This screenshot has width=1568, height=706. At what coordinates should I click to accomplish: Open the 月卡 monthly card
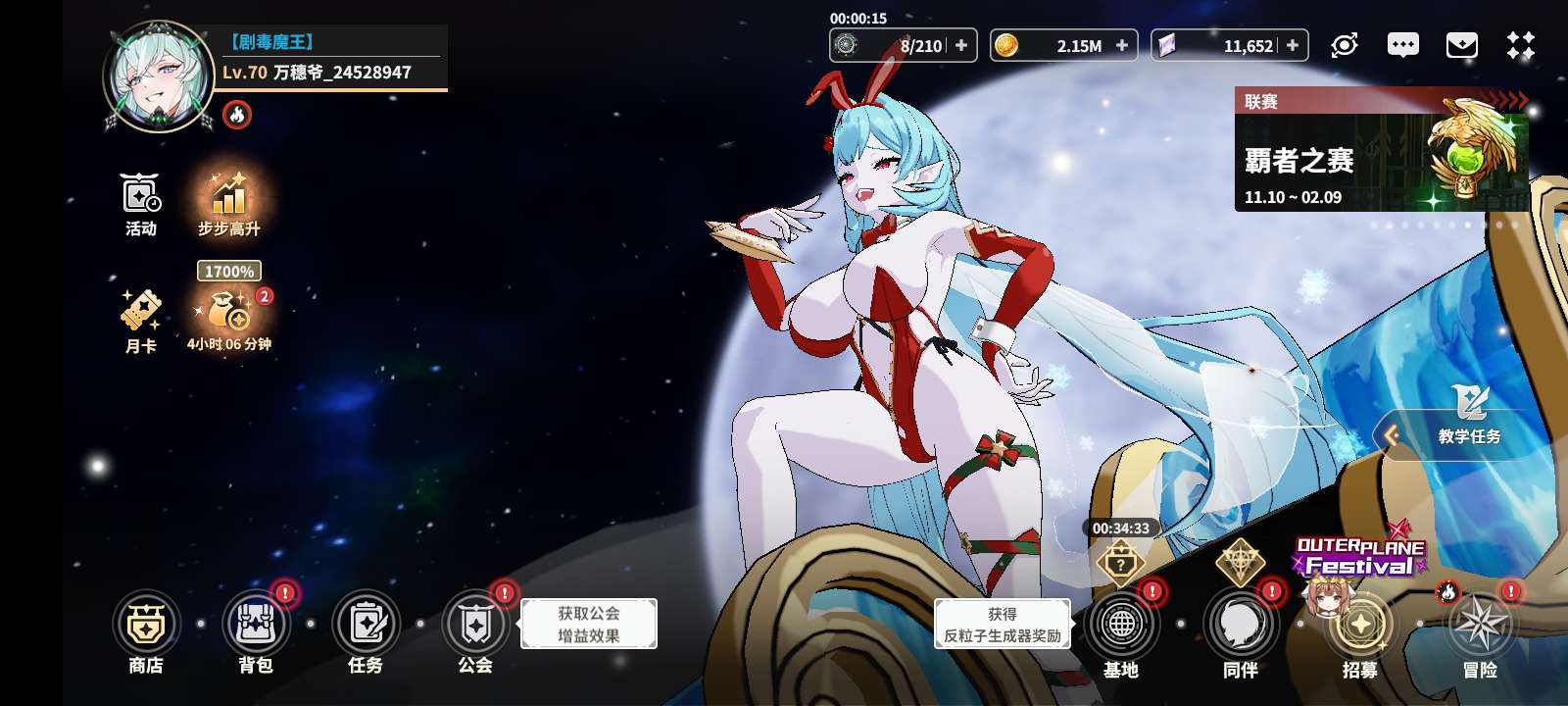coord(141,314)
